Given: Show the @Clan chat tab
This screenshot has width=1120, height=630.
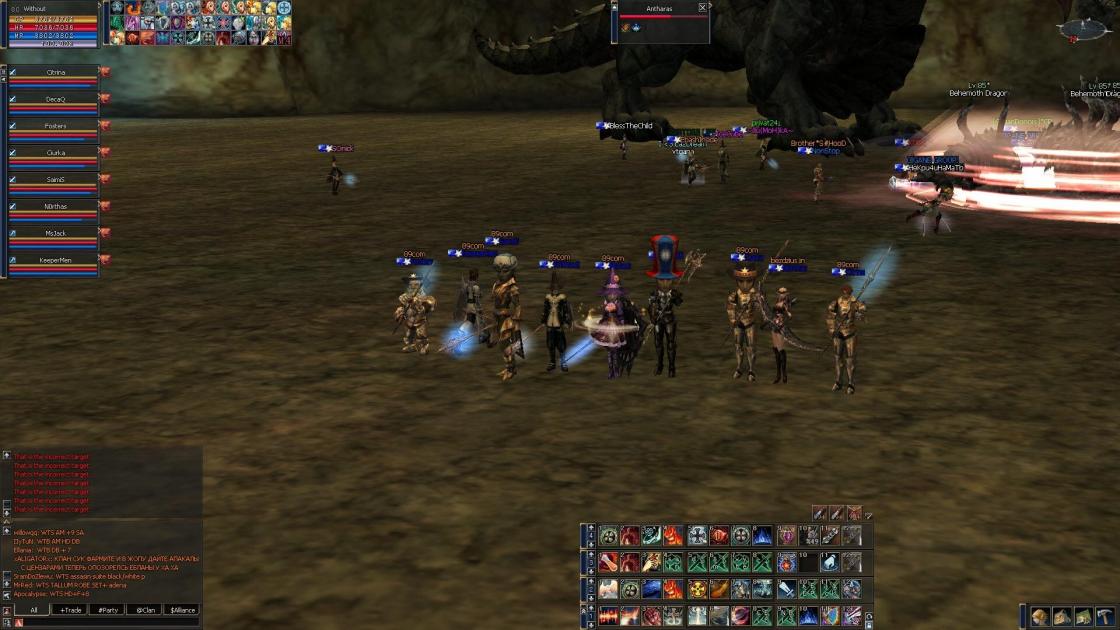Looking at the screenshot, I should point(144,609).
